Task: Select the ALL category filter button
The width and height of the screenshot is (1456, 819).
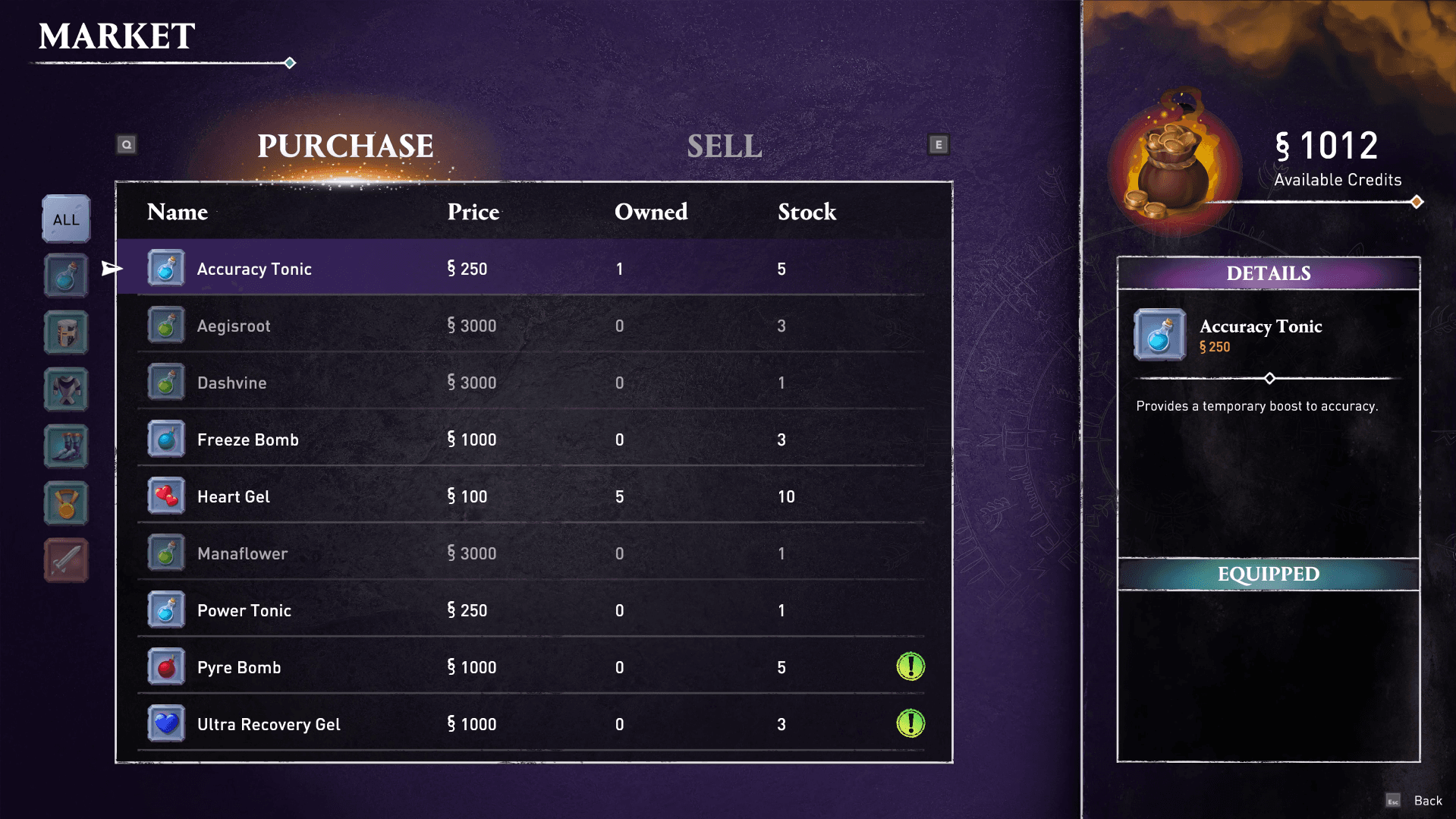Action: [65, 219]
